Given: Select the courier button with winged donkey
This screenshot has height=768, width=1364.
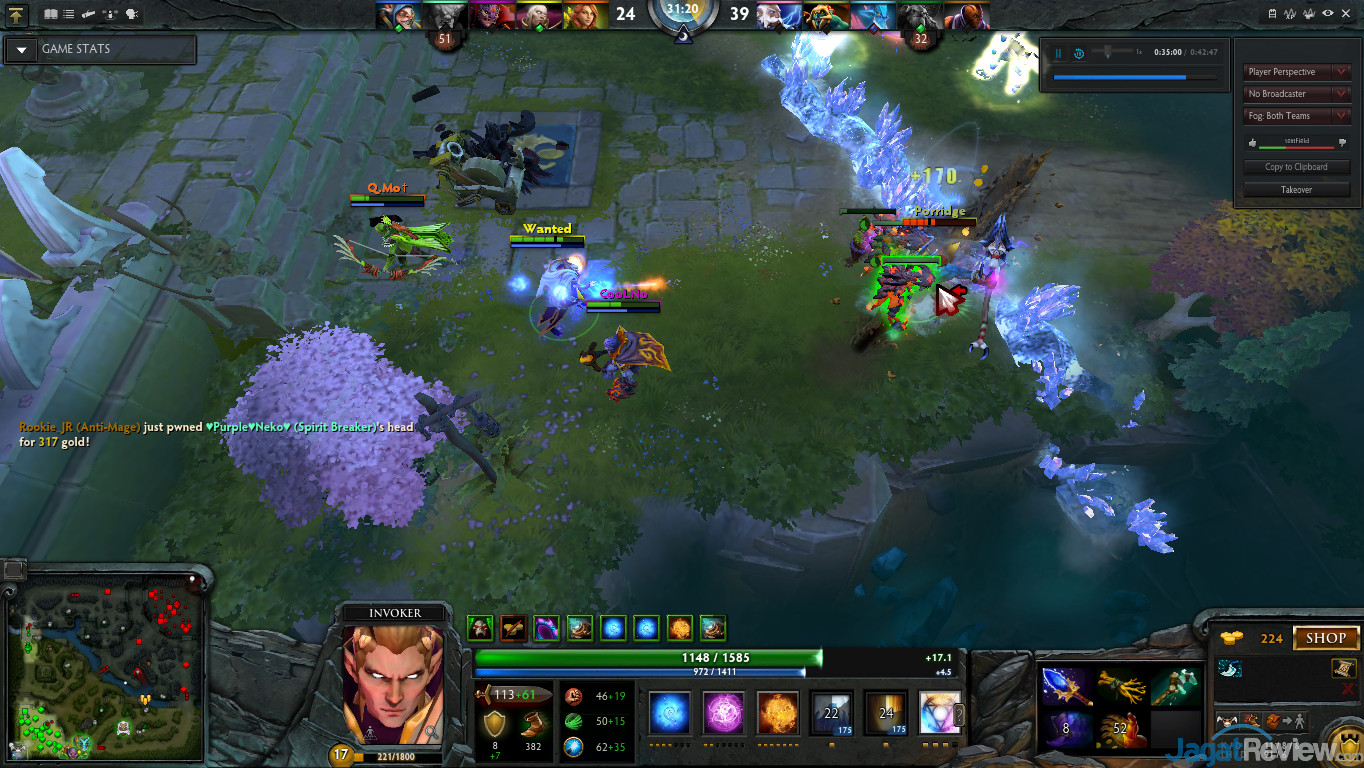Looking at the screenshot, I should (1225, 721).
